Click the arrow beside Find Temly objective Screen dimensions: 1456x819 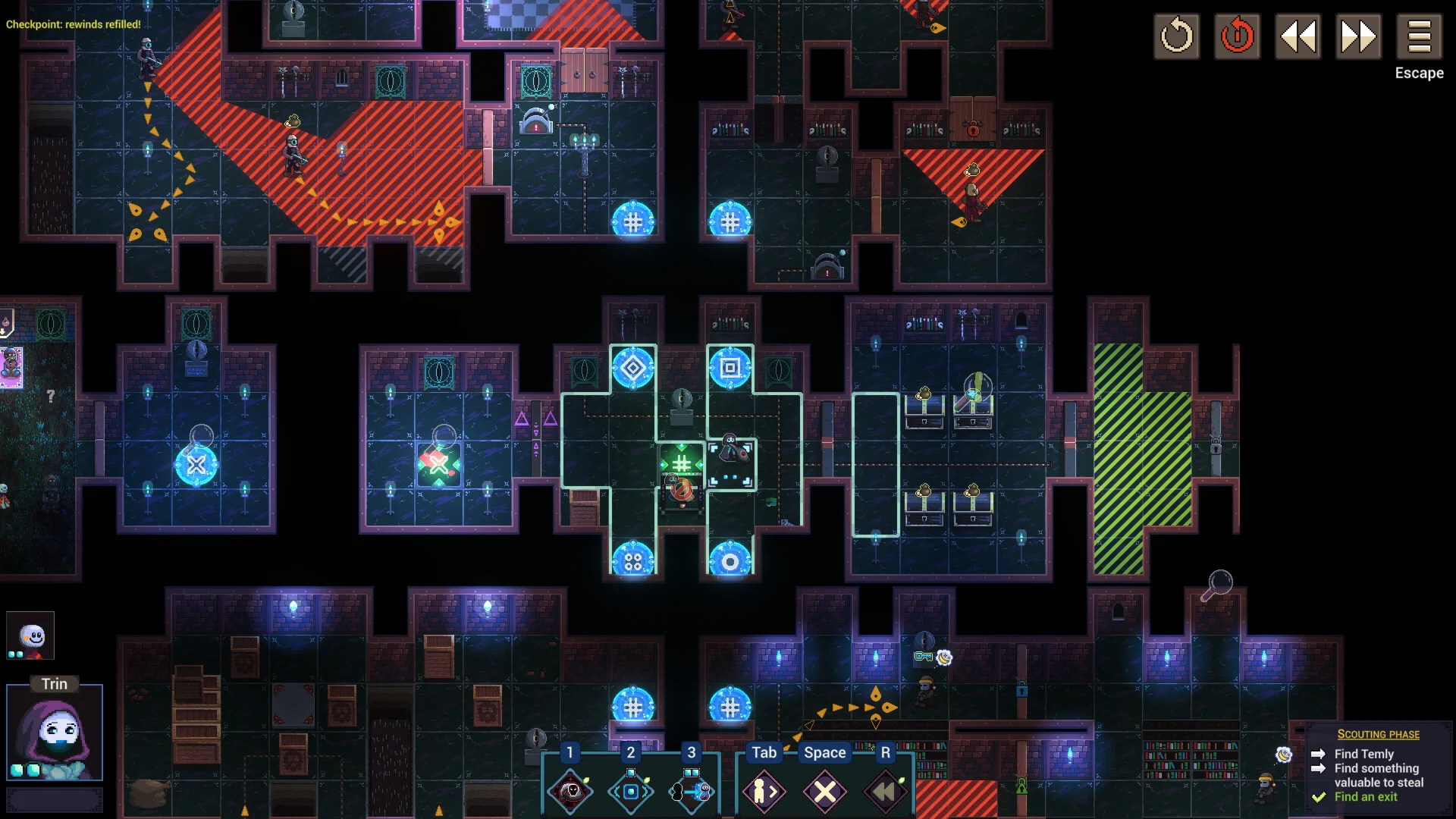click(1318, 754)
